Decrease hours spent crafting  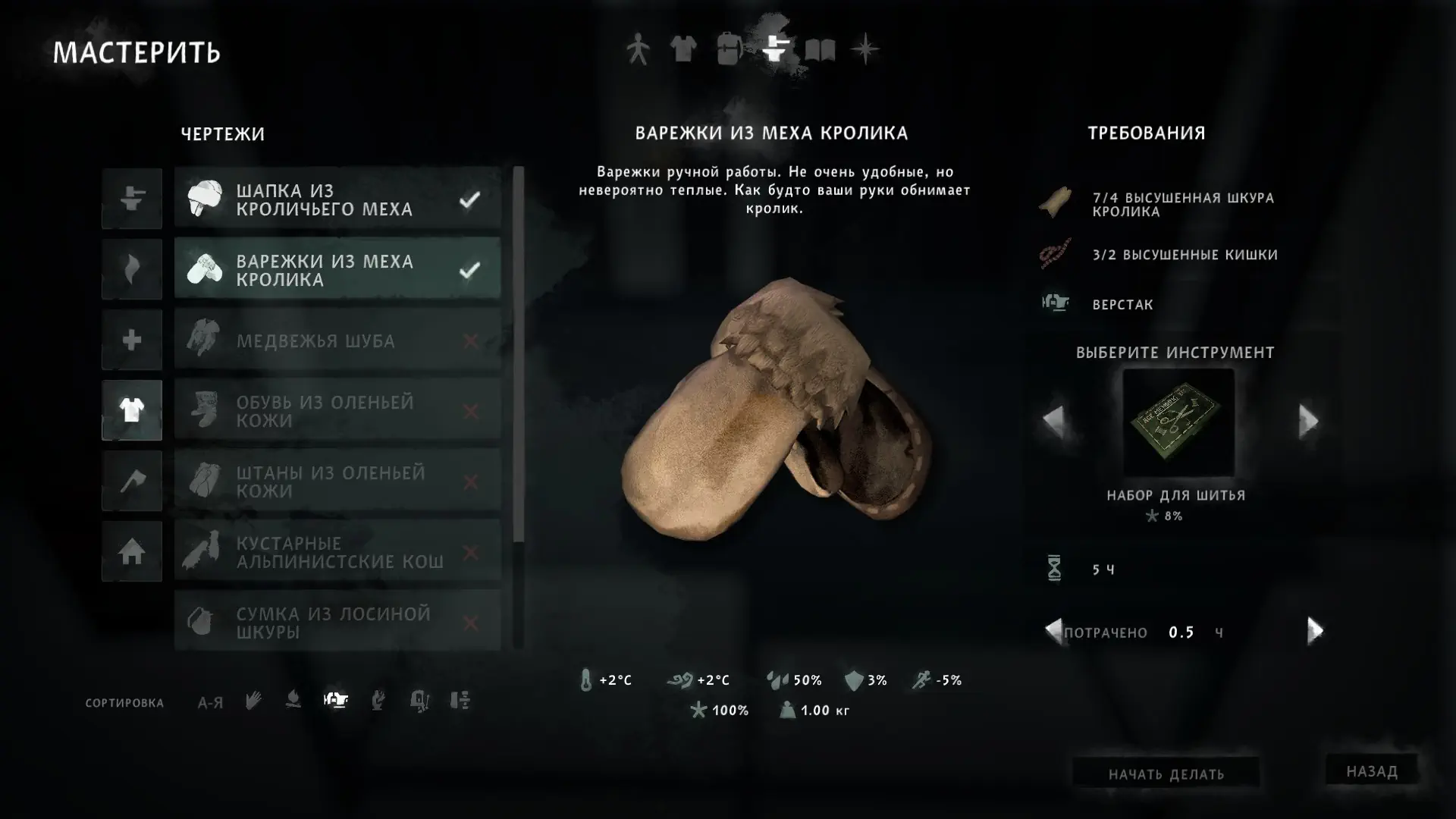[1053, 631]
